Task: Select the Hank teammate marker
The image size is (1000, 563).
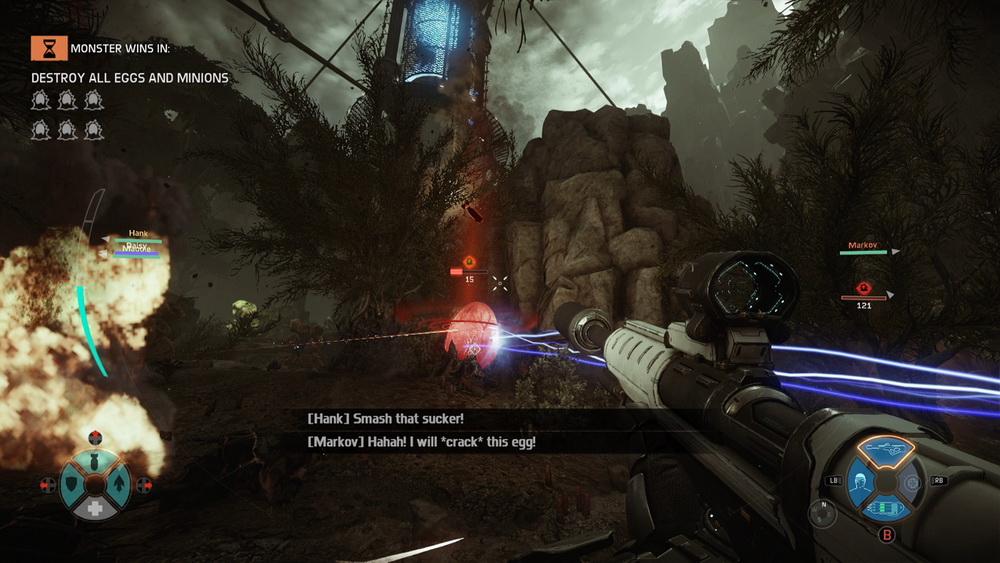Action: pos(137,235)
